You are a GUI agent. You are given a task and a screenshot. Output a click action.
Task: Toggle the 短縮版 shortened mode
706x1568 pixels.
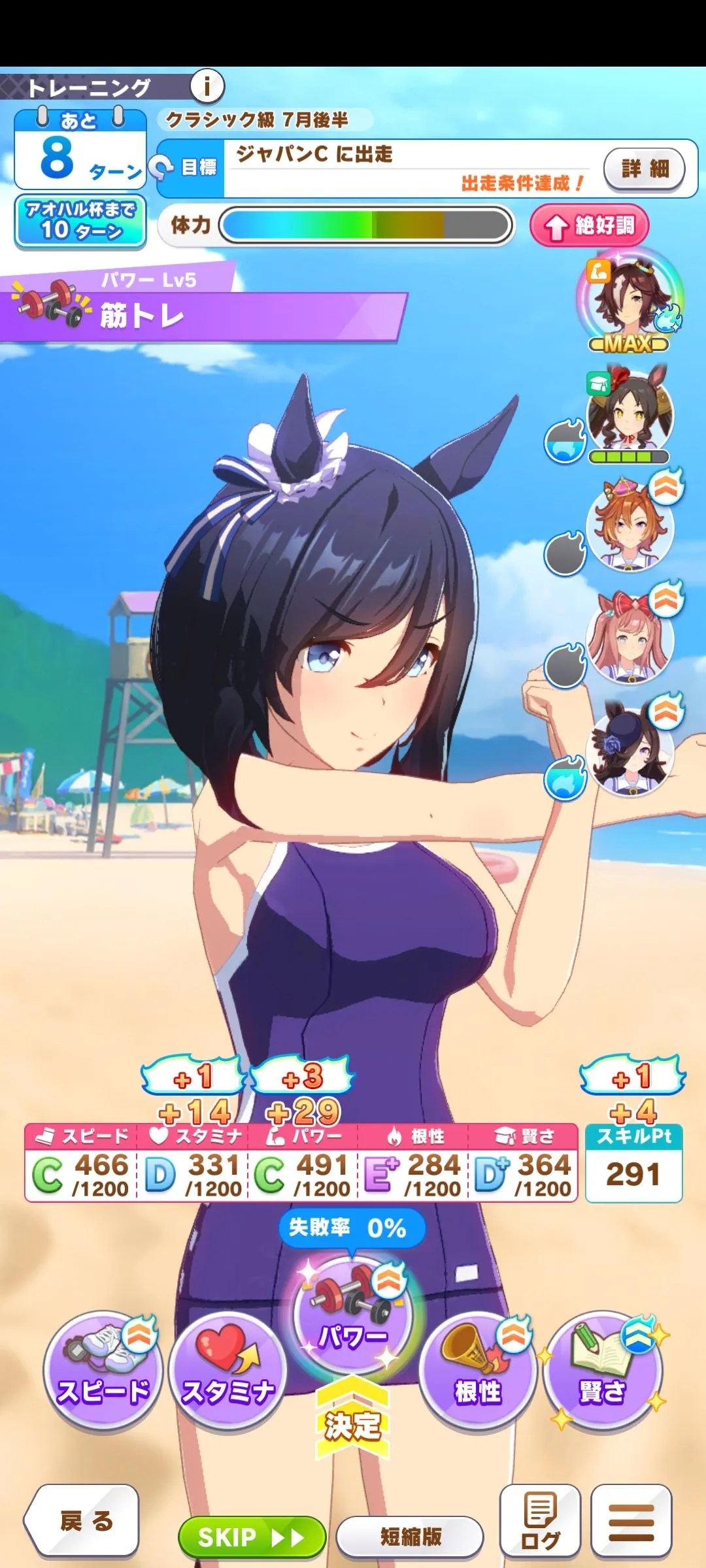[x=410, y=1537]
